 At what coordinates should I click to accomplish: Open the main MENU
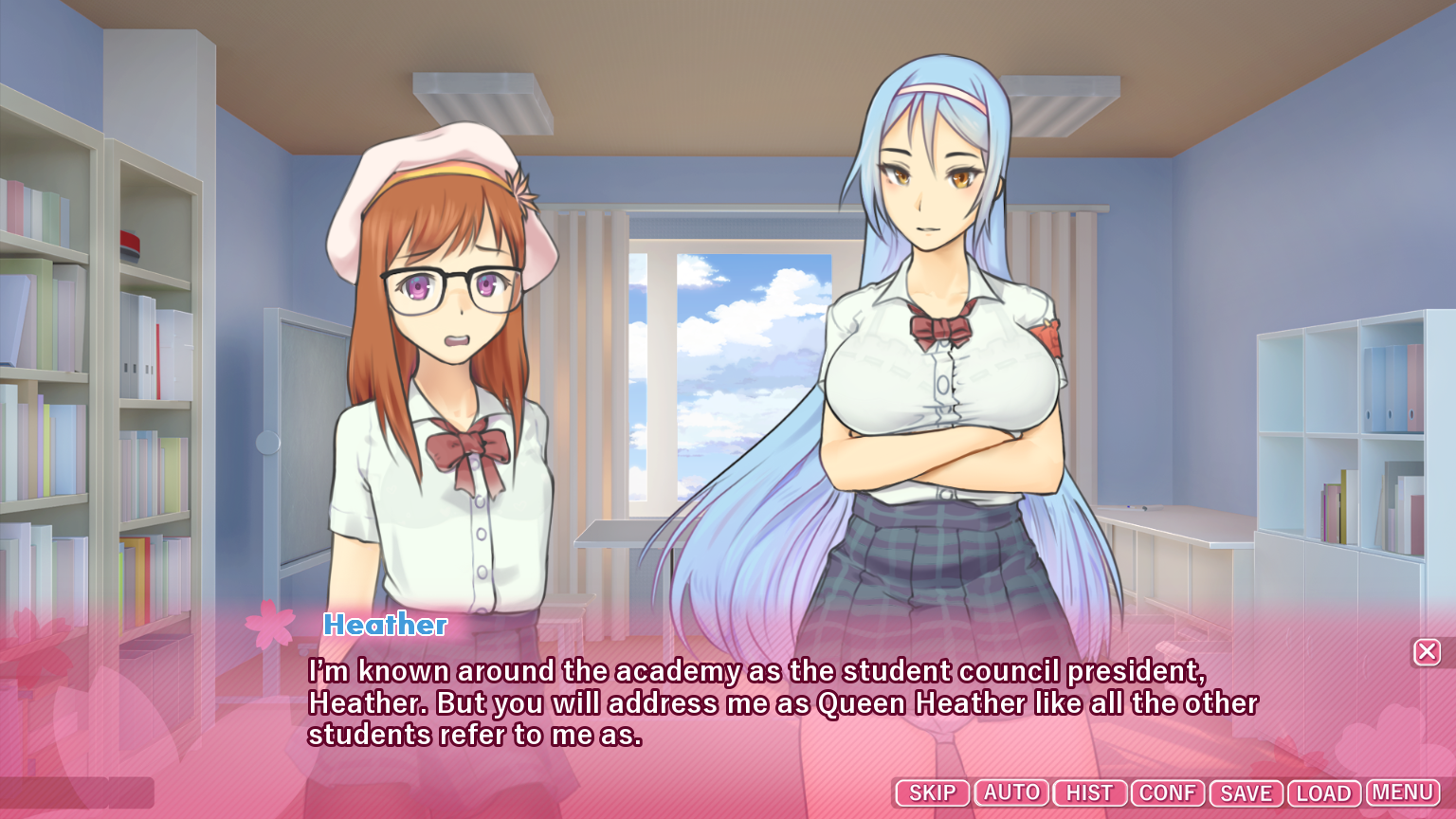tap(1402, 793)
